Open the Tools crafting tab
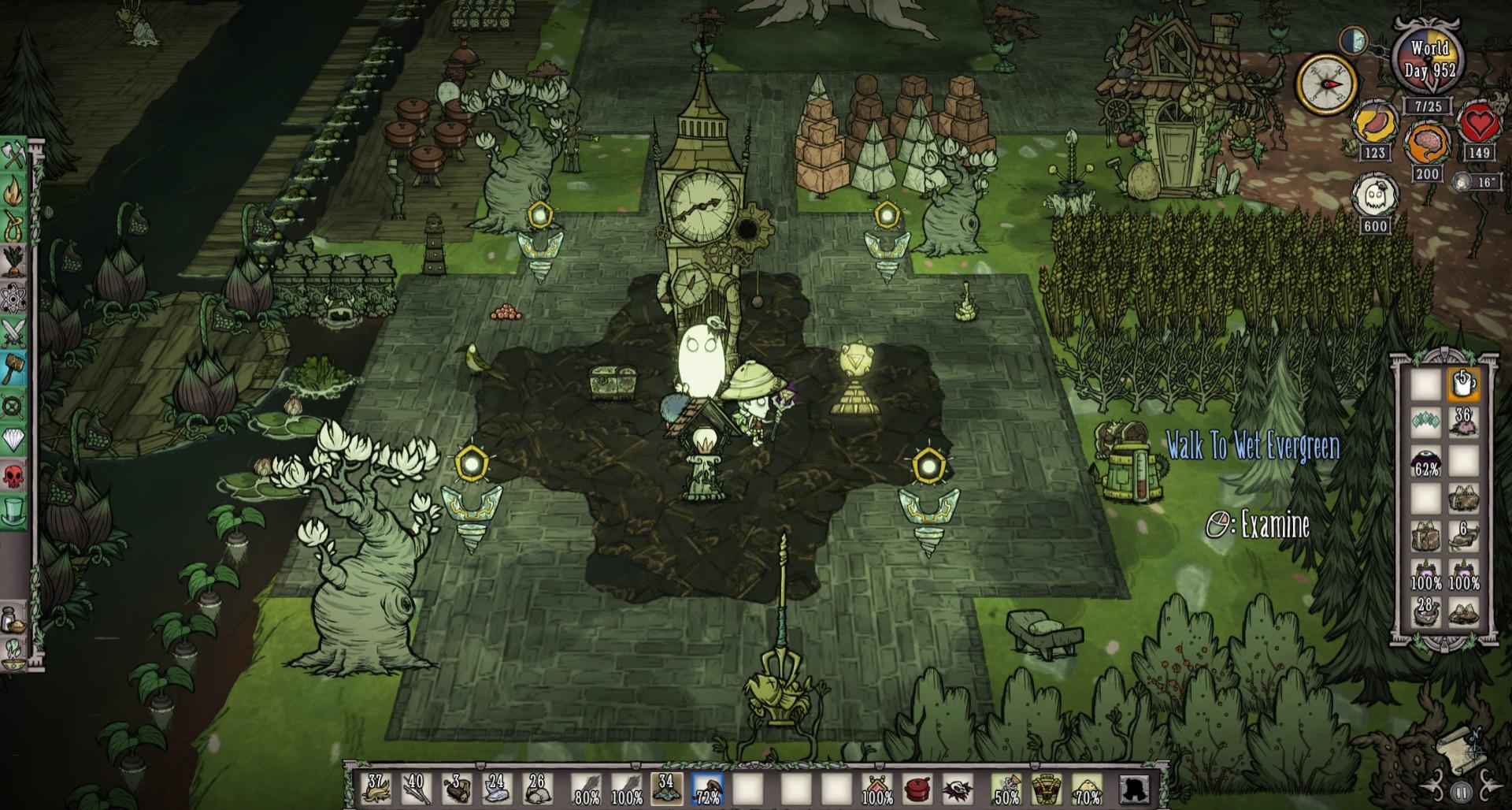The height and width of the screenshot is (810, 1512). point(14,156)
